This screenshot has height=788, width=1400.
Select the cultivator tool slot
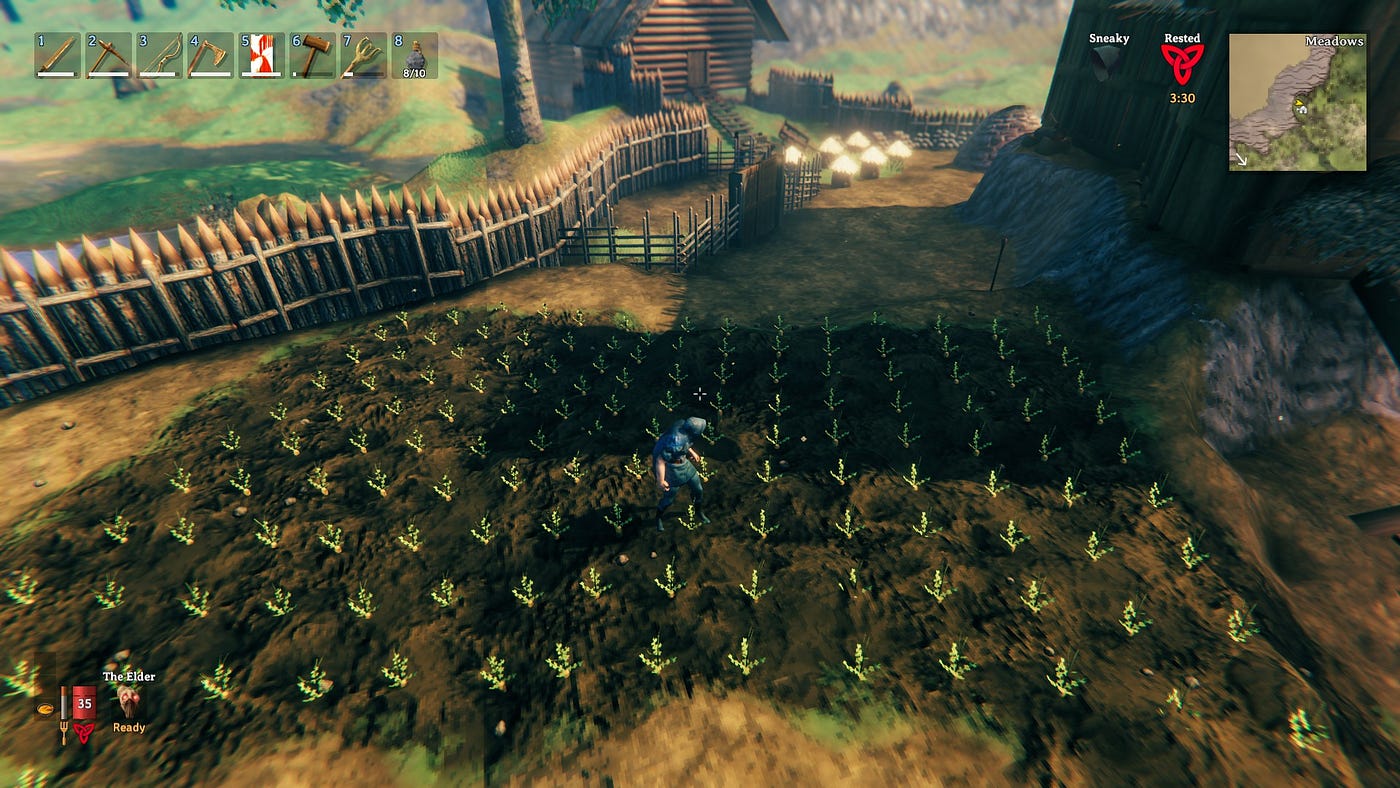pos(364,56)
